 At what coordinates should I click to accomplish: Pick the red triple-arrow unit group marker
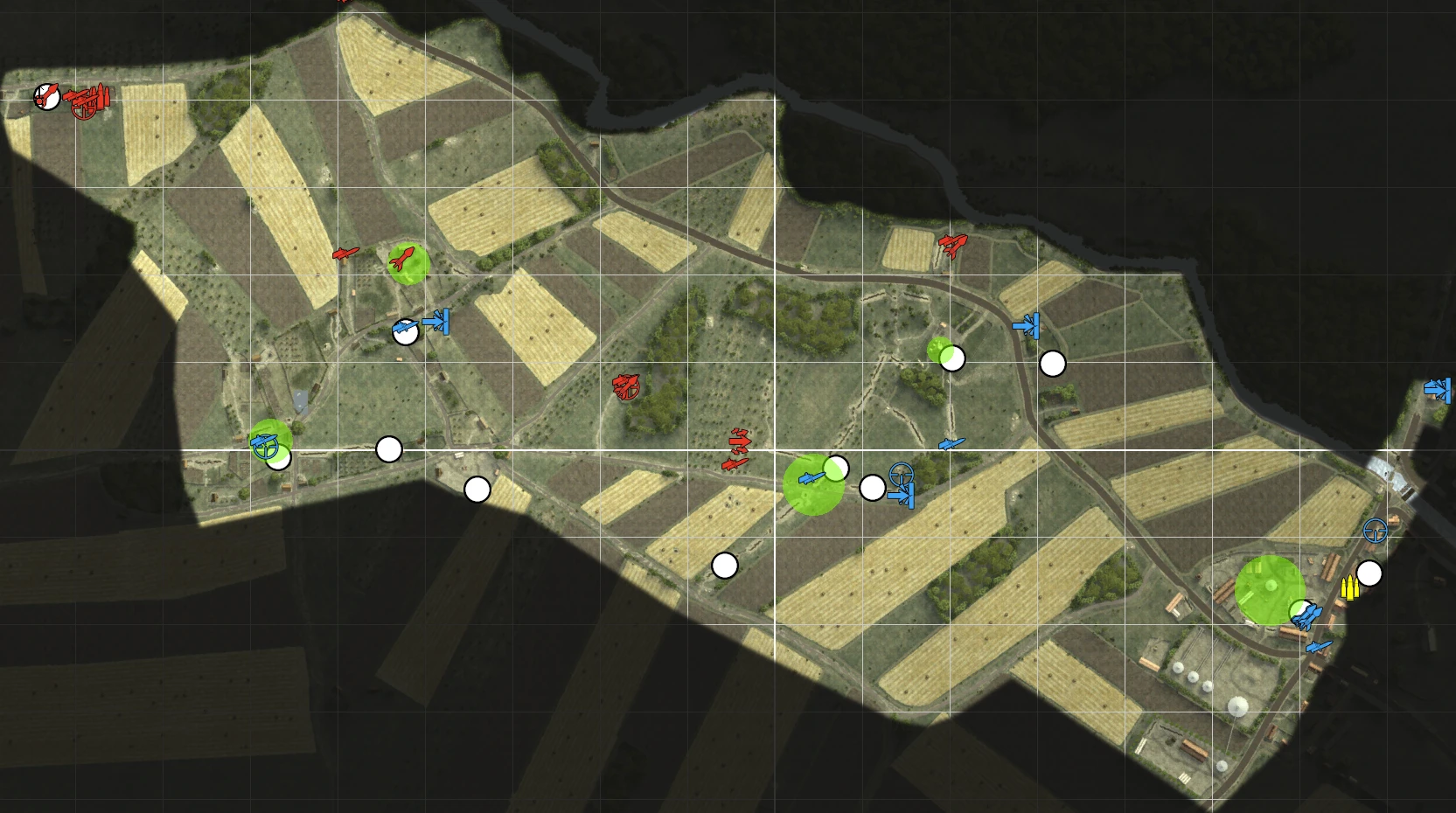(x=738, y=448)
